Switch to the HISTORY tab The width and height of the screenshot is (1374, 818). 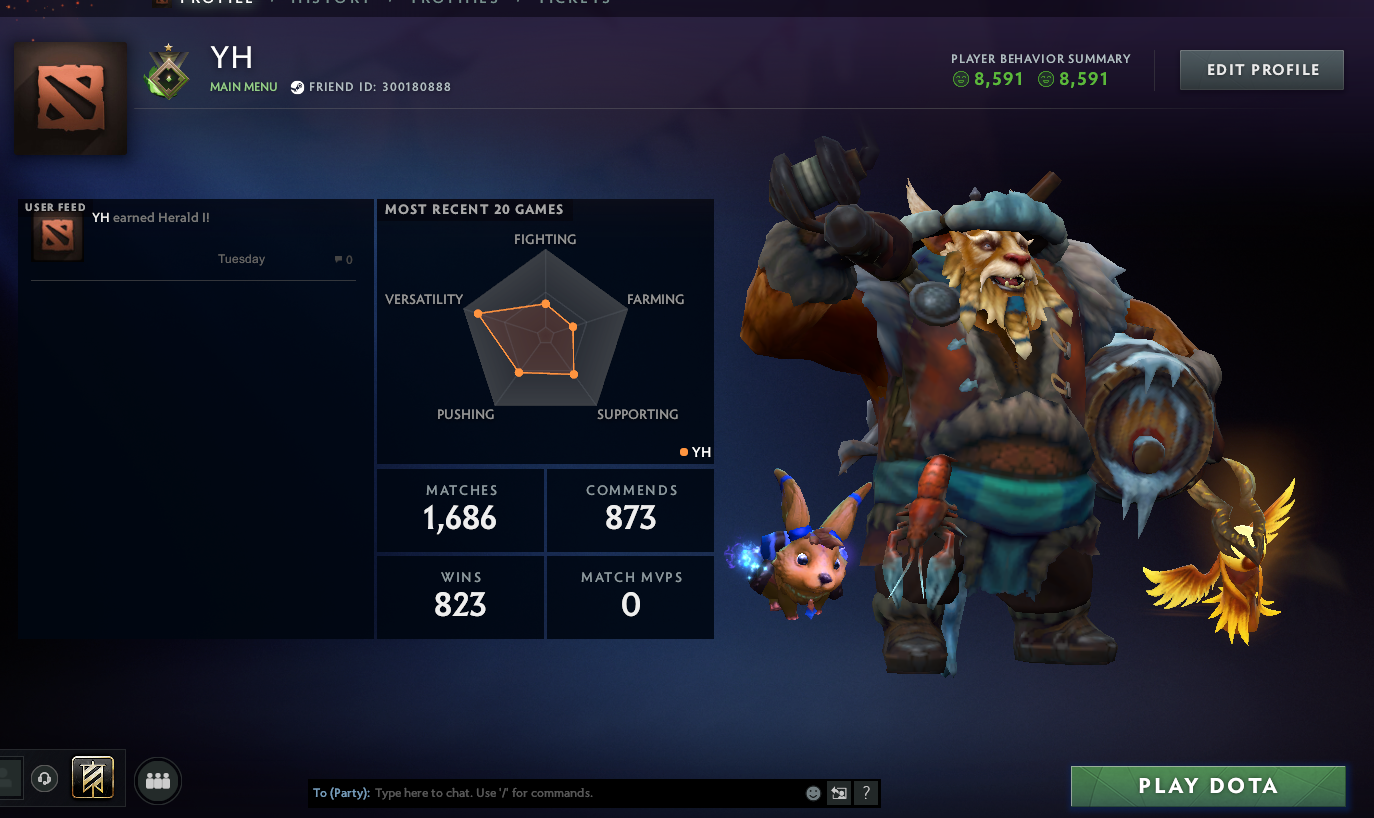click(x=330, y=3)
